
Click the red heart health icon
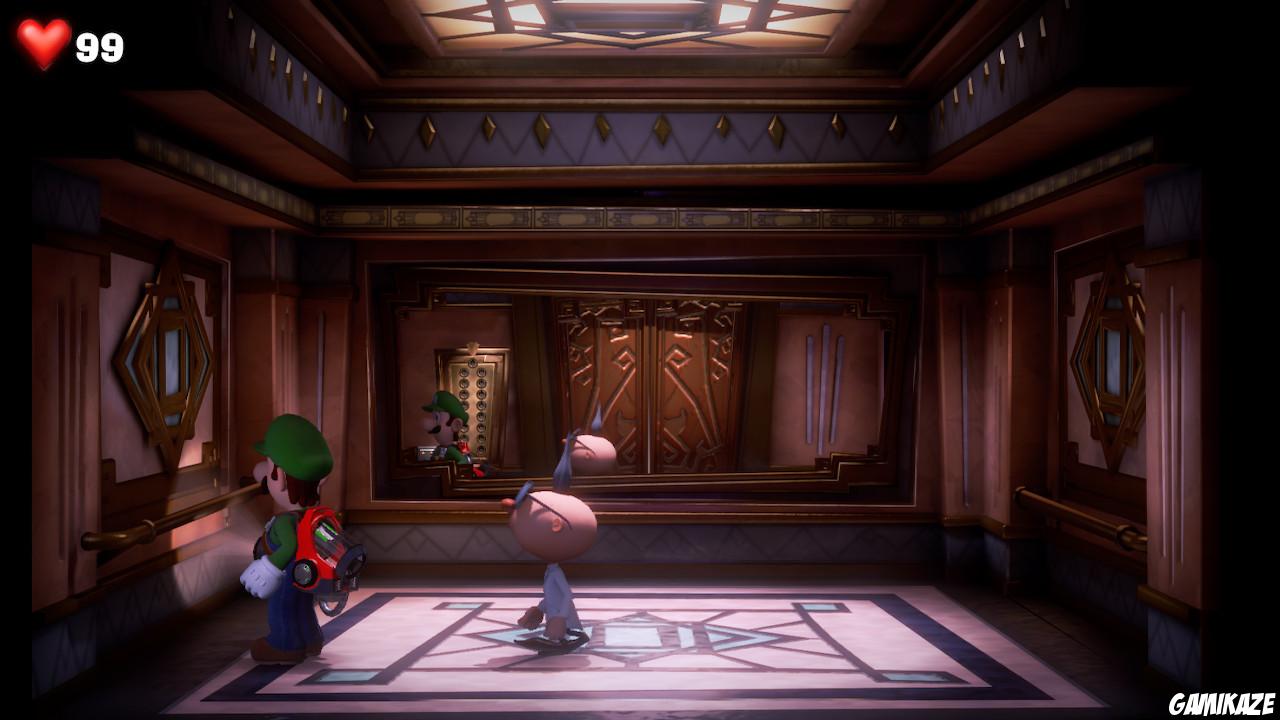pyautogui.click(x=42, y=43)
